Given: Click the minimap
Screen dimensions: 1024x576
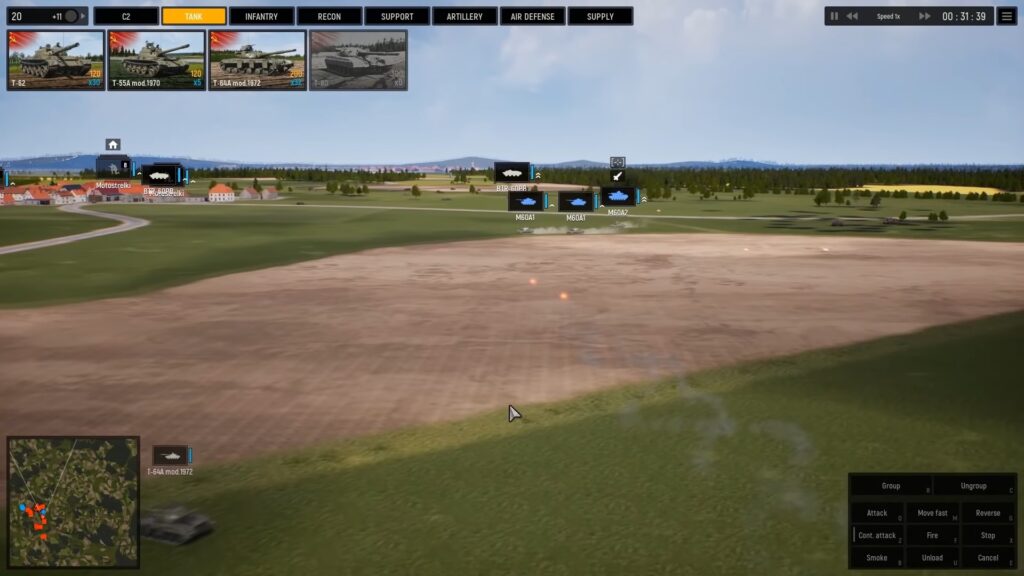Looking at the screenshot, I should [73, 502].
